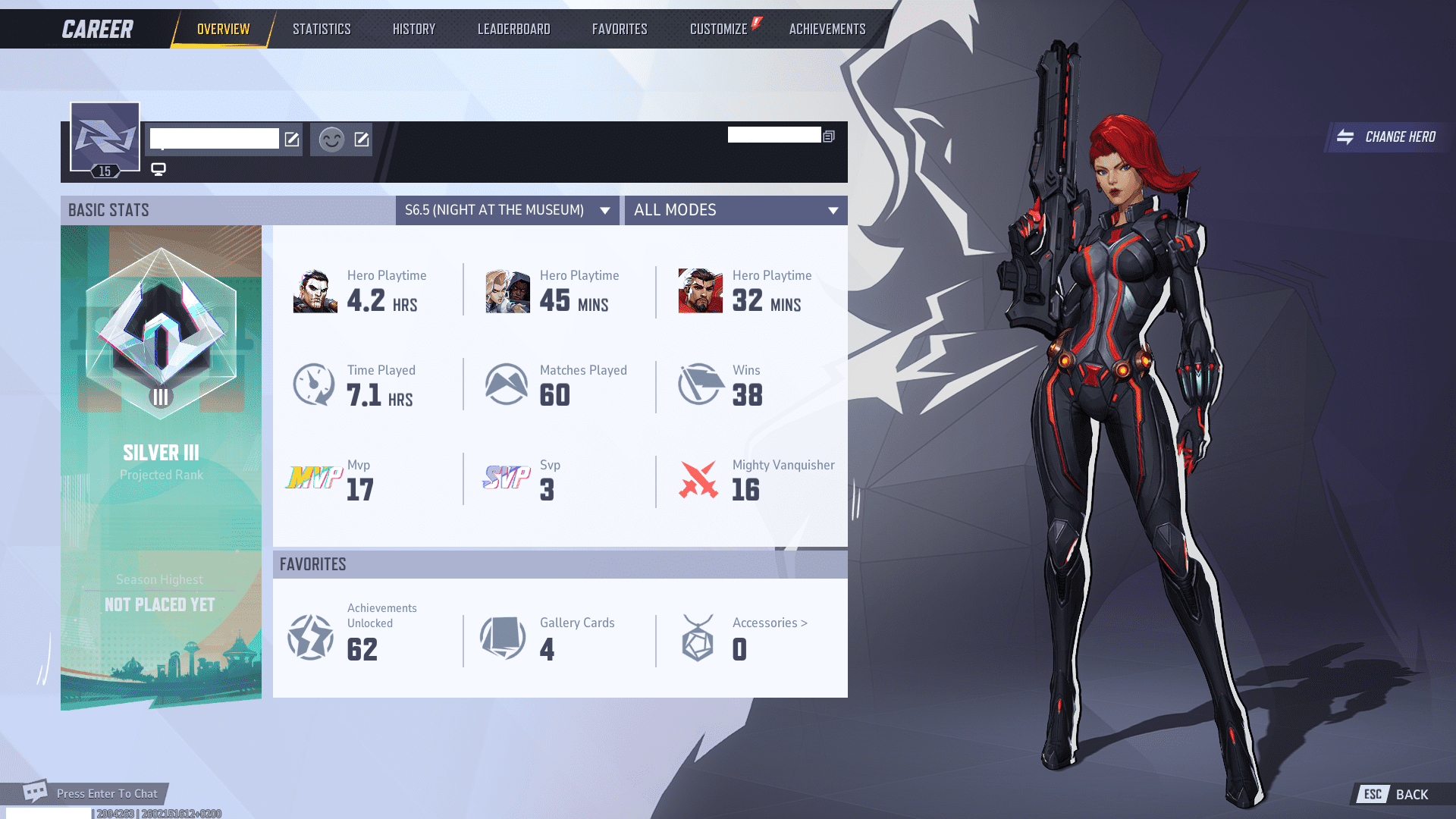Click the PC platform monitor icon
The image size is (1456, 819).
[x=158, y=169]
